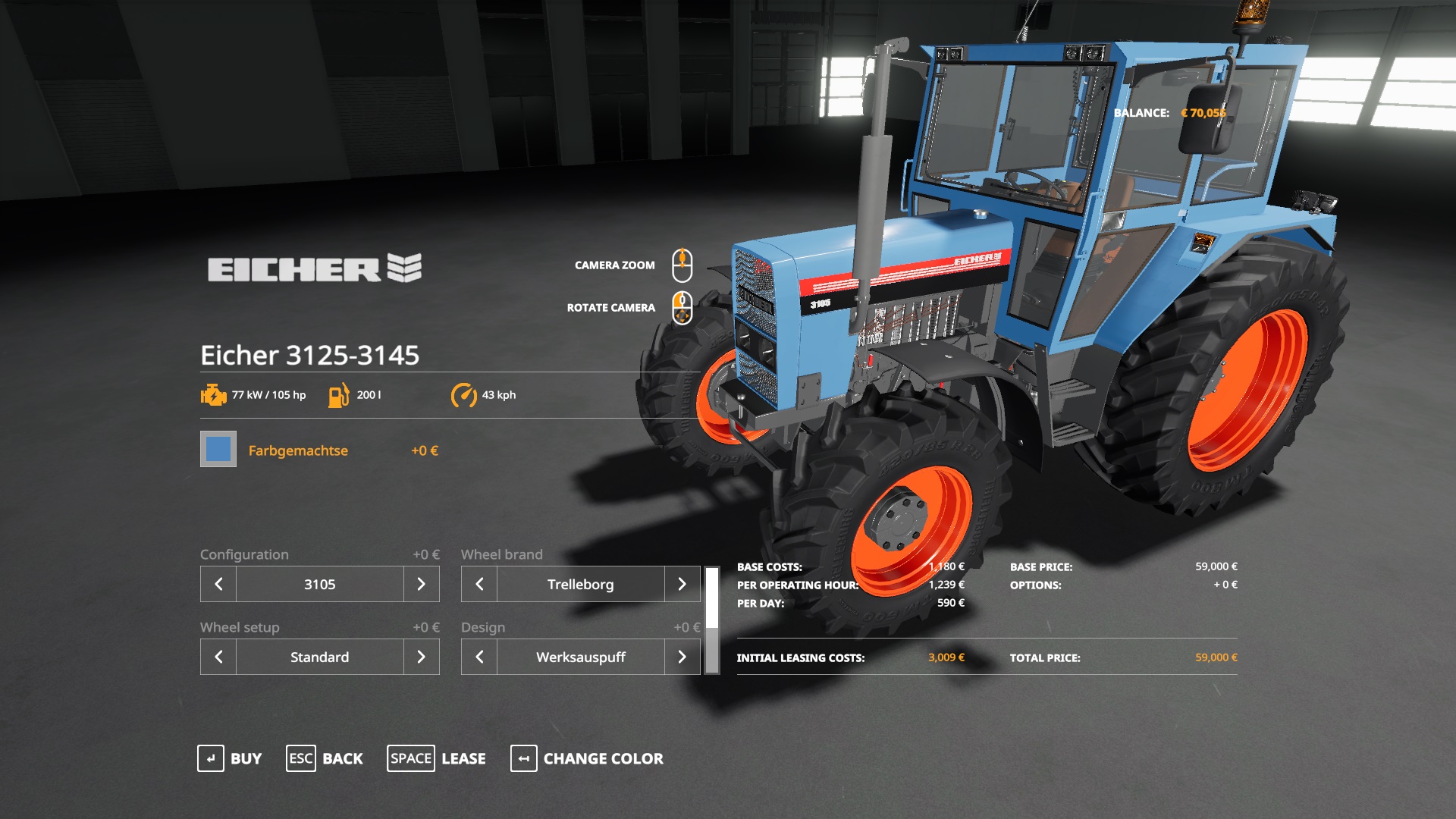Click LEASE to lease the tractor
Viewport: 1456px width, 819px height.
pyautogui.click(x=463, y=758)
